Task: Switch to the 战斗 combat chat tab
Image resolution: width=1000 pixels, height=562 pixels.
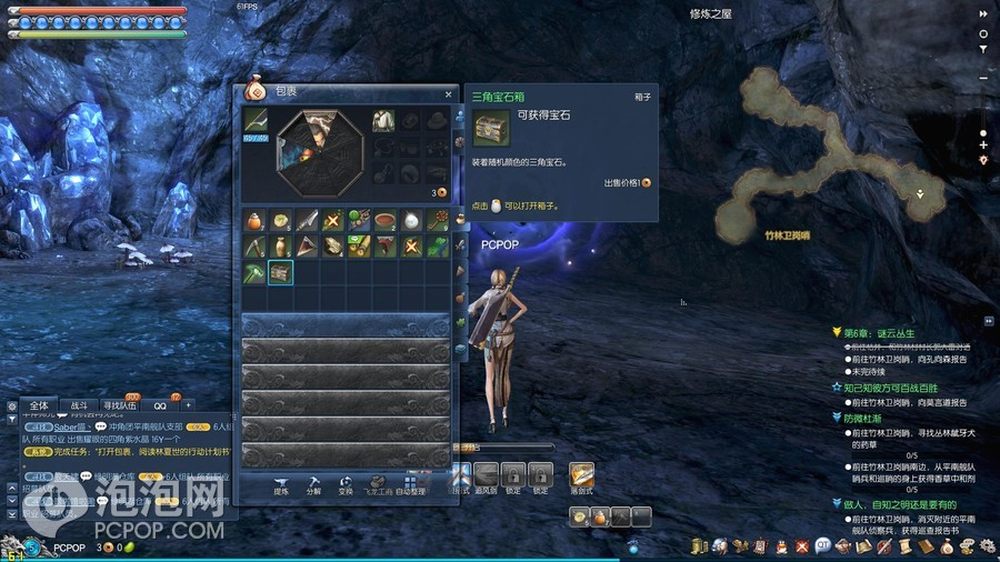Action: pyautogui.click(x=79, y=405)
